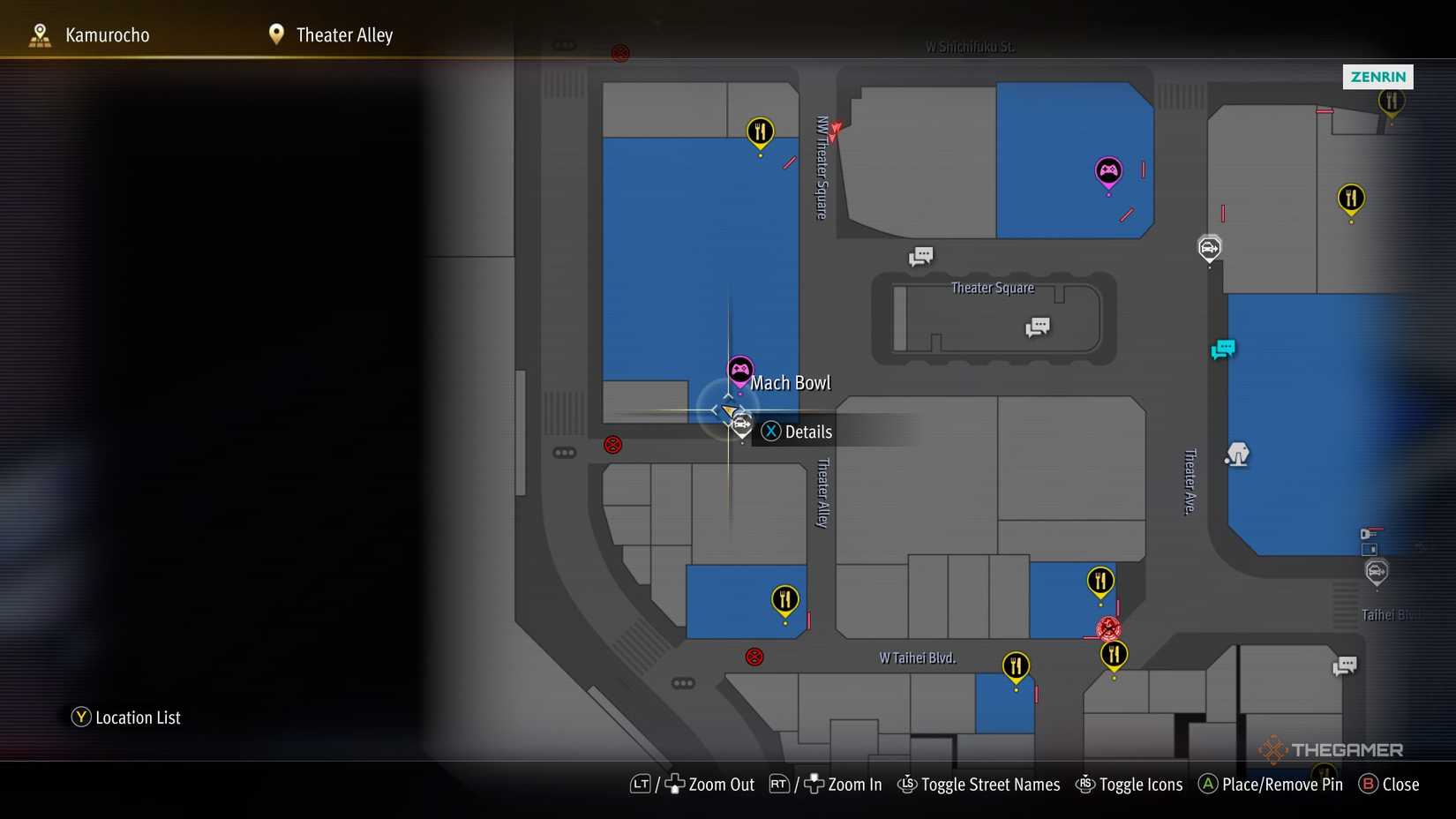Click the ZENRIN attribution badge
The width and height of the screenshot is (1456, 819).
pos(1377,77)
